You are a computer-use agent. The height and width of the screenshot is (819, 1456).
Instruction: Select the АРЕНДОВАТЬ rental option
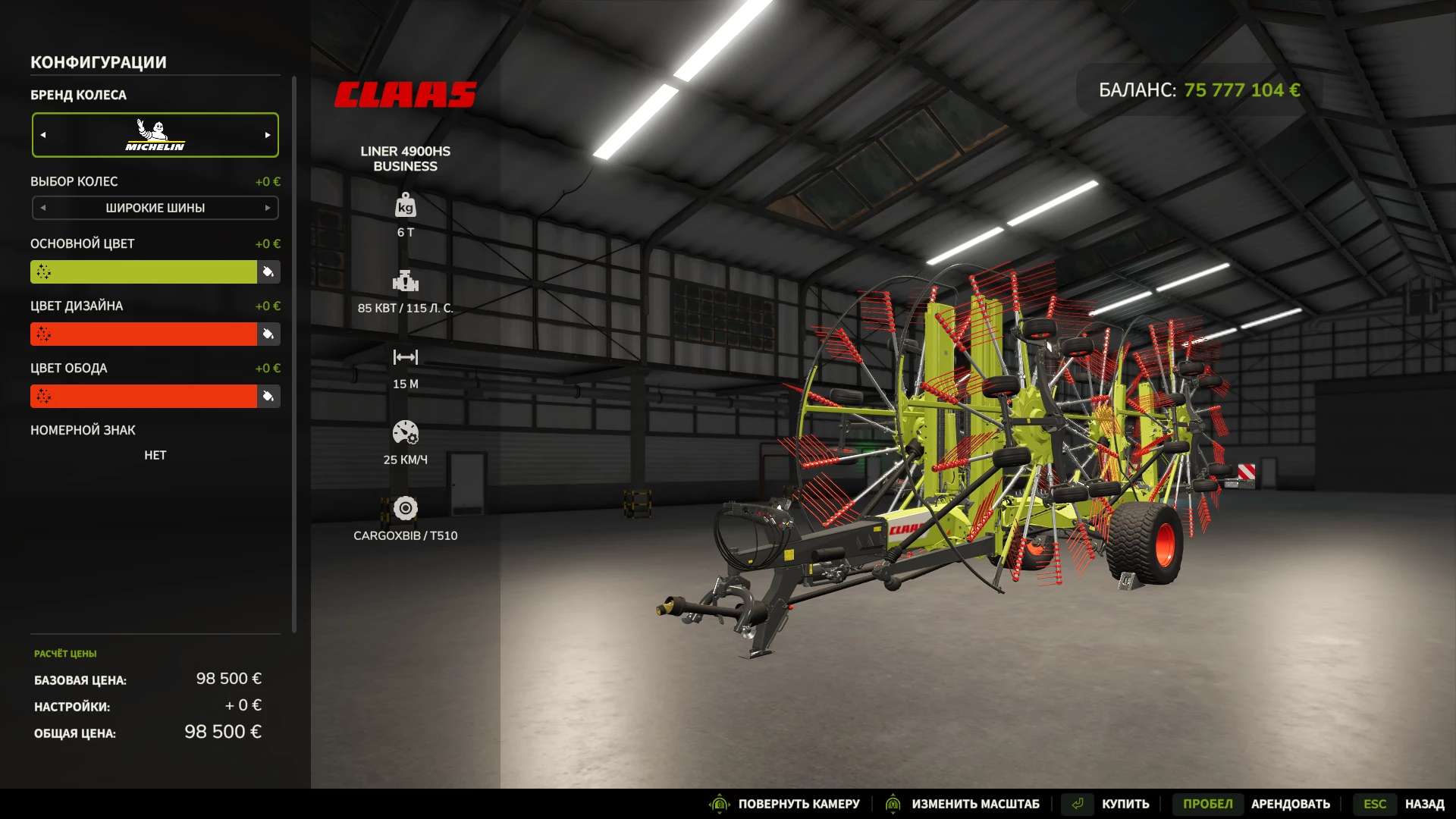1291,804
